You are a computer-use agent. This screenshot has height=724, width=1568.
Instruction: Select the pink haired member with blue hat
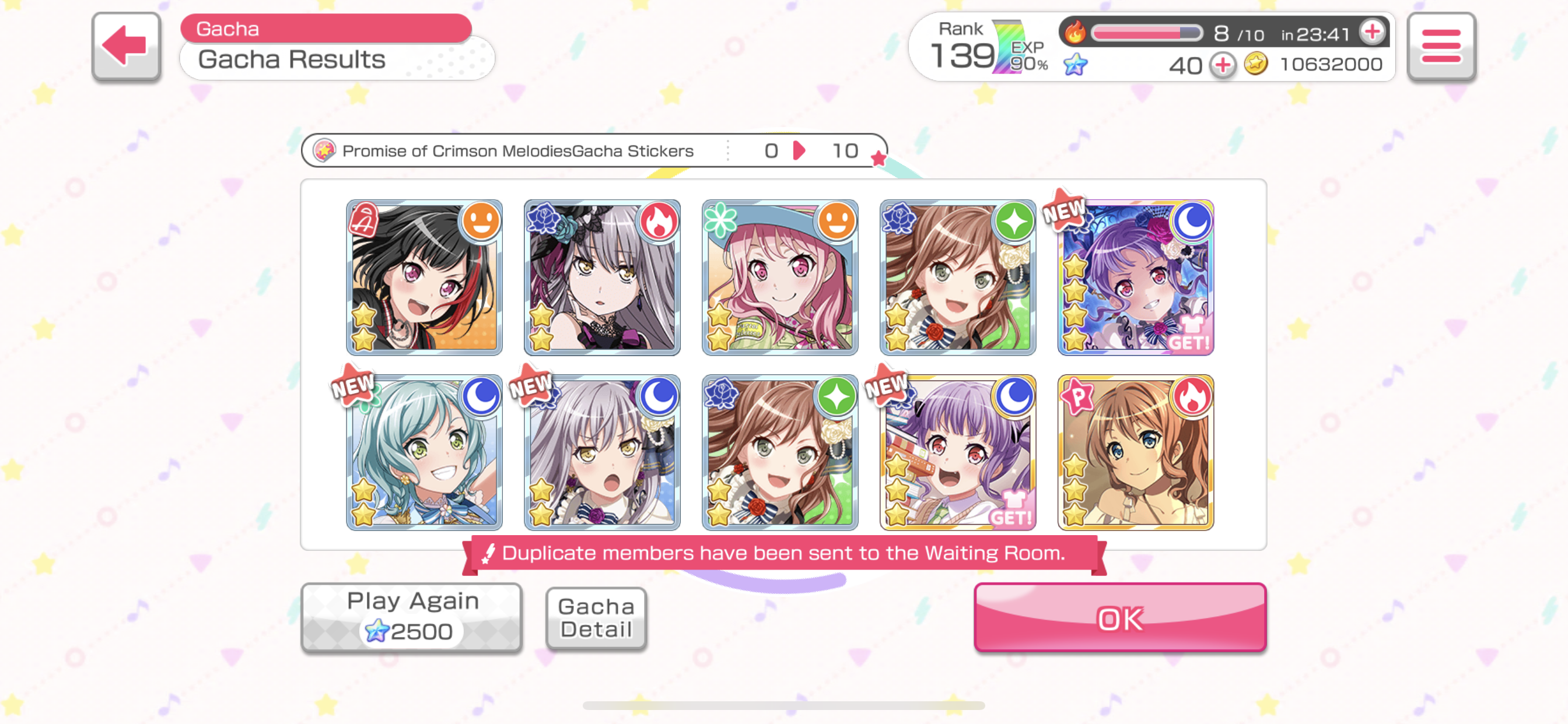pos(780,277)
